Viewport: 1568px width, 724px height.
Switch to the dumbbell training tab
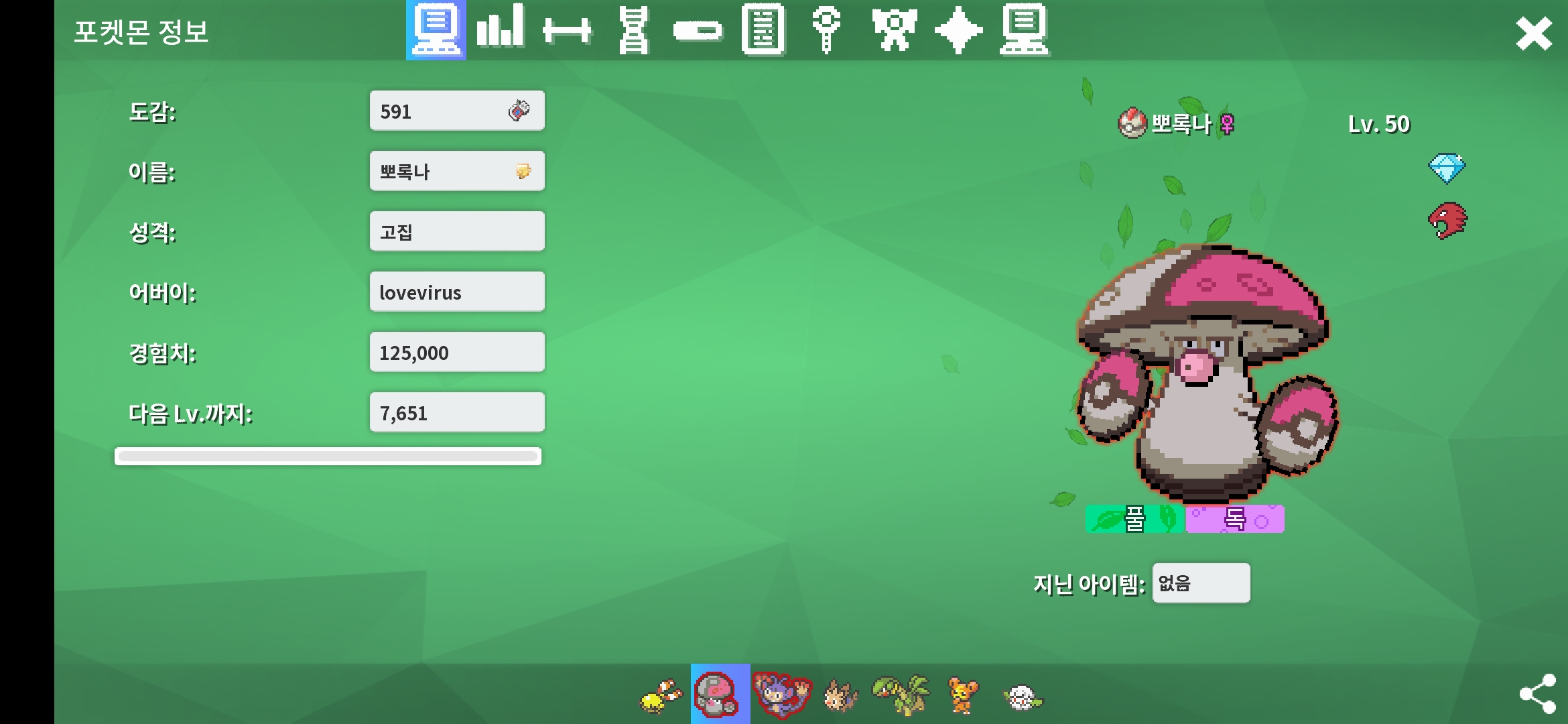[x=567, y=31]
